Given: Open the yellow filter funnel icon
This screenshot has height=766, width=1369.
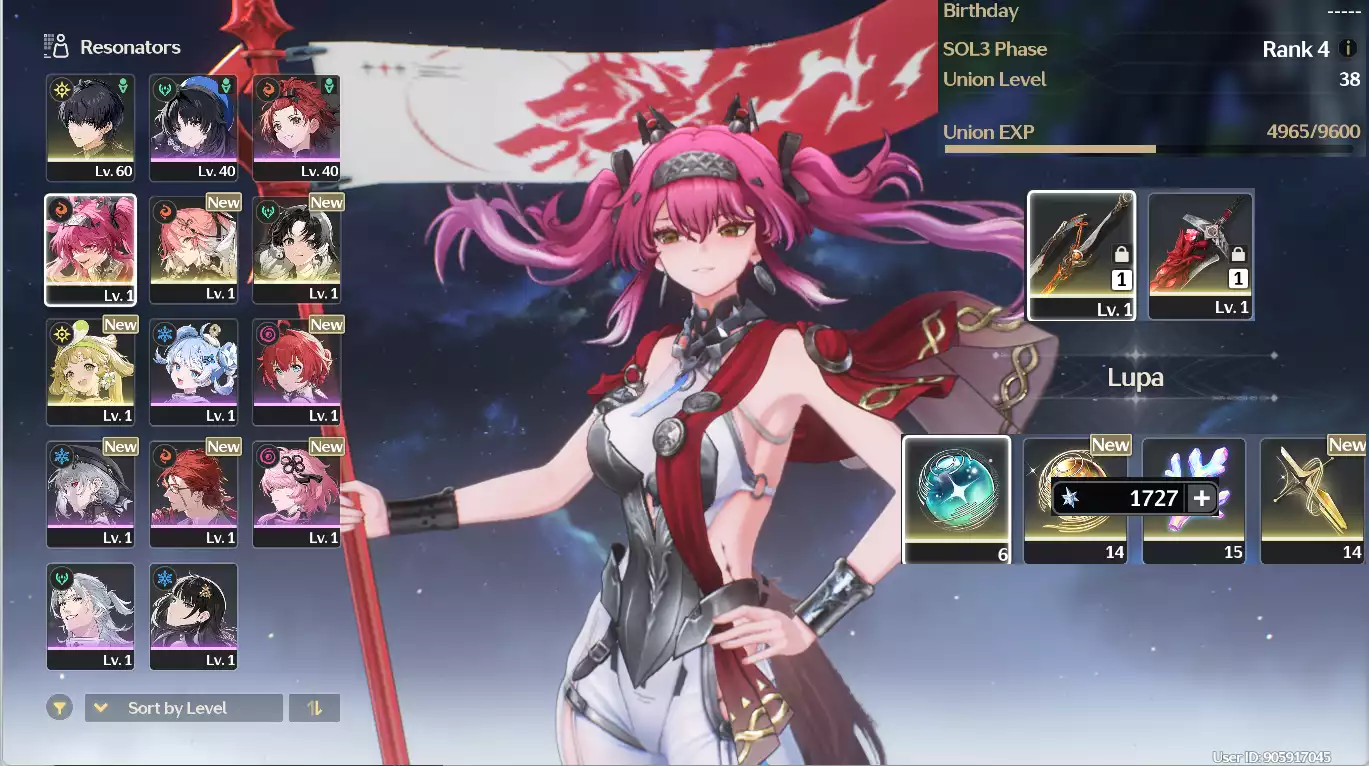Looking at the screenshot, I should [x=60, y=708].
